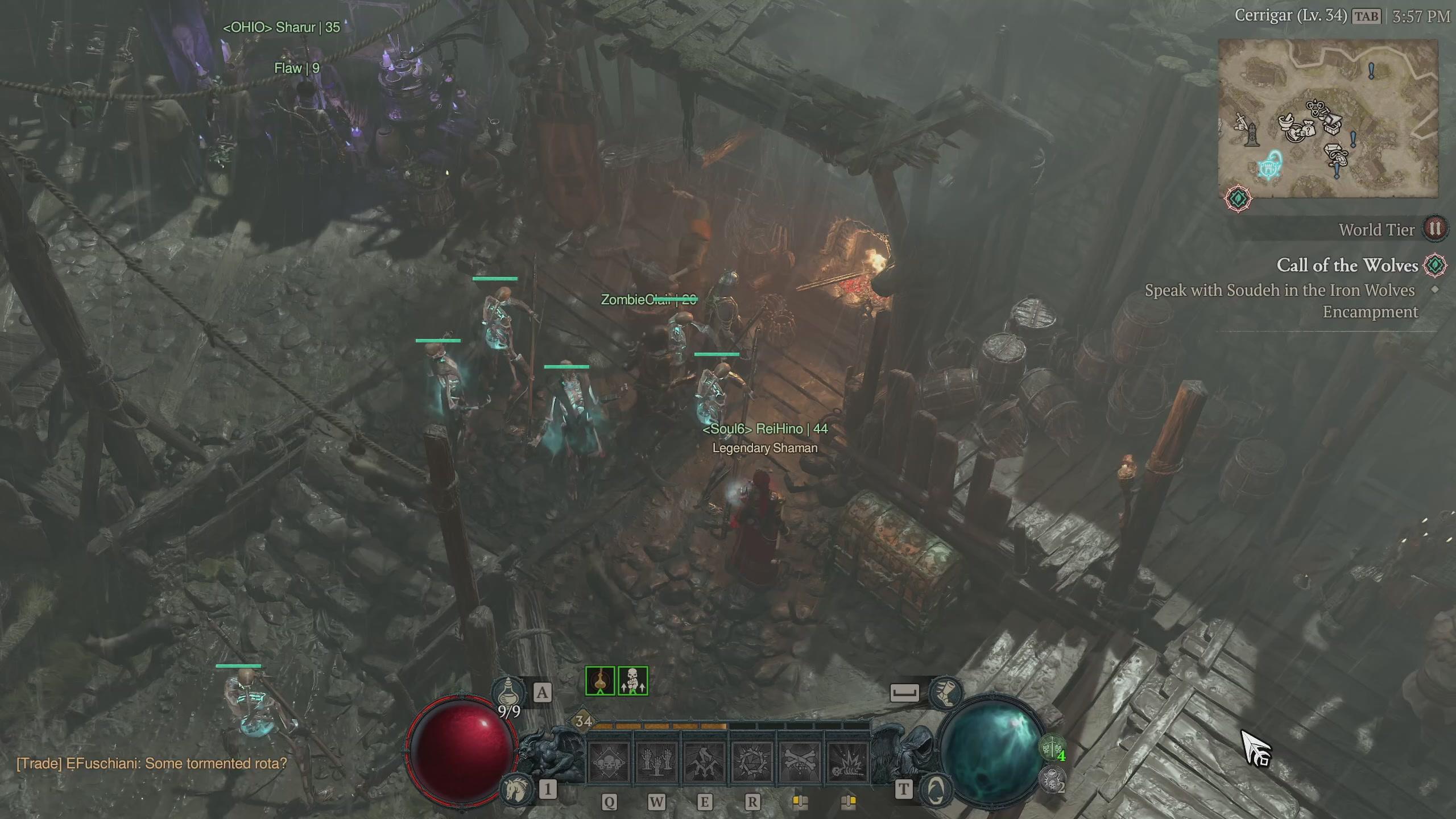Cast the skeletal hands skill
This screenshot has width=1456, height=819.
(656, 763)
